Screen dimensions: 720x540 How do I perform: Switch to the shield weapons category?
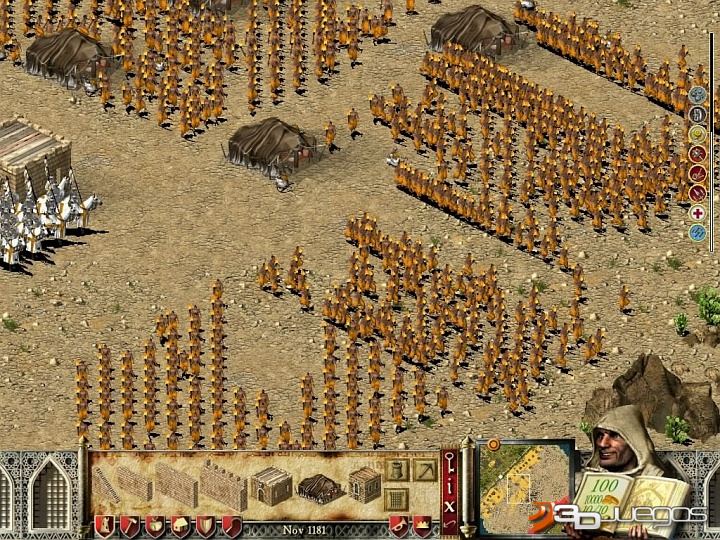[204, 525]
